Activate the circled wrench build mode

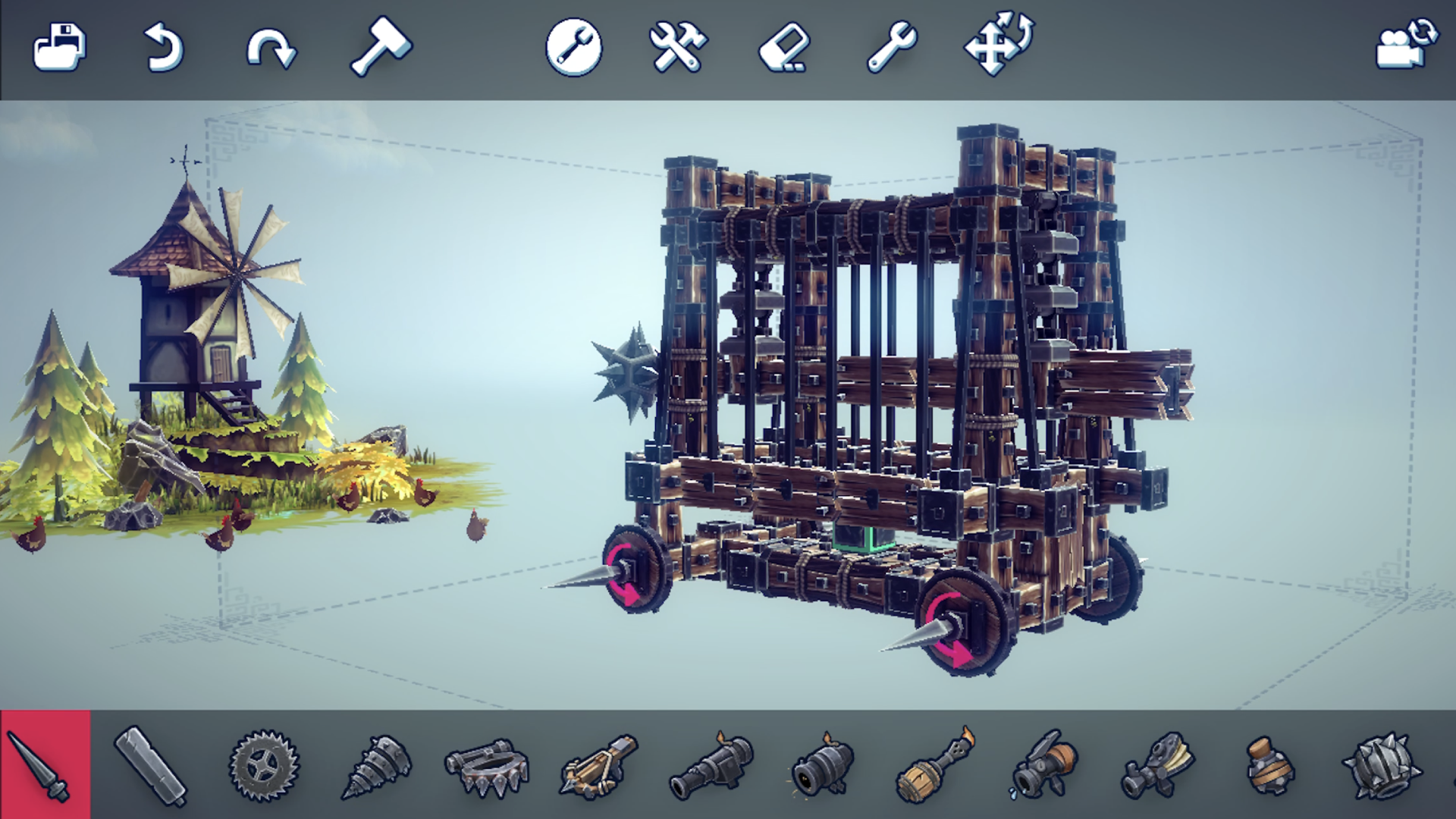(574, 47)
